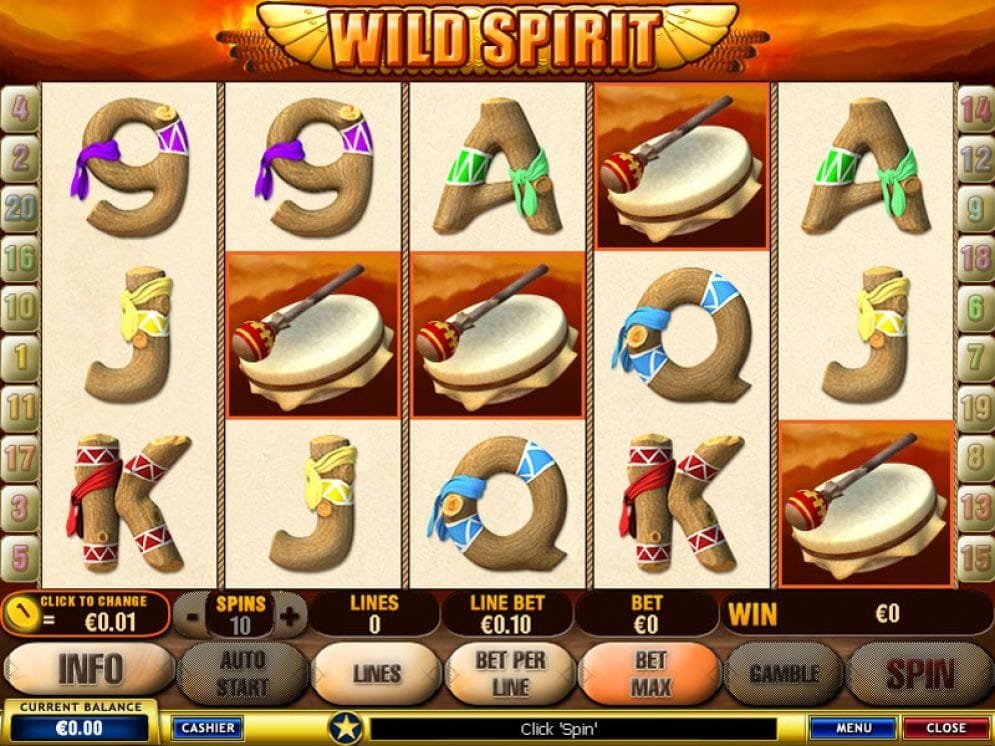This screenshot has width=995, height=746.
Task: Open the CASHIER
Action: tap(208, 728)
